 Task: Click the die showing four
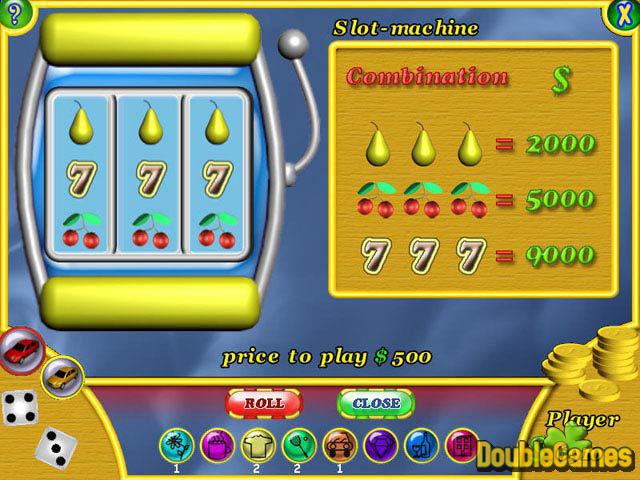(19, 407)
